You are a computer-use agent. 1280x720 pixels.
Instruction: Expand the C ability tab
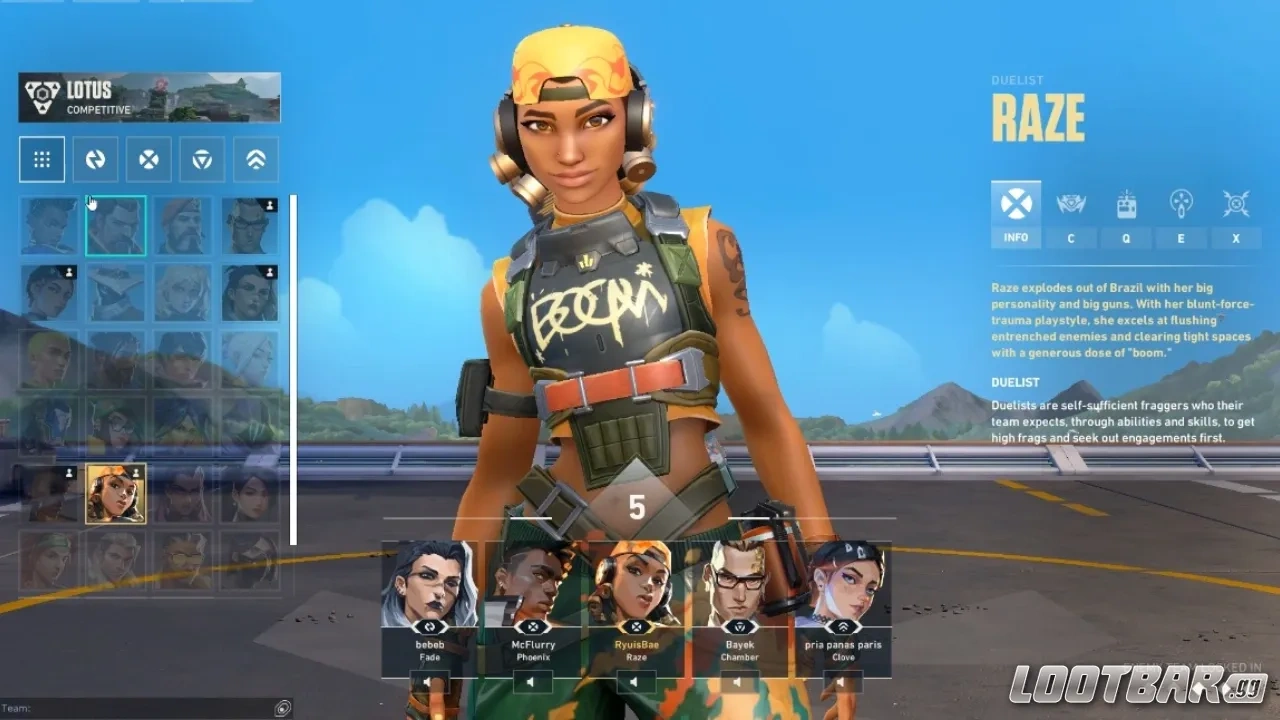(x=1071, y=238)
